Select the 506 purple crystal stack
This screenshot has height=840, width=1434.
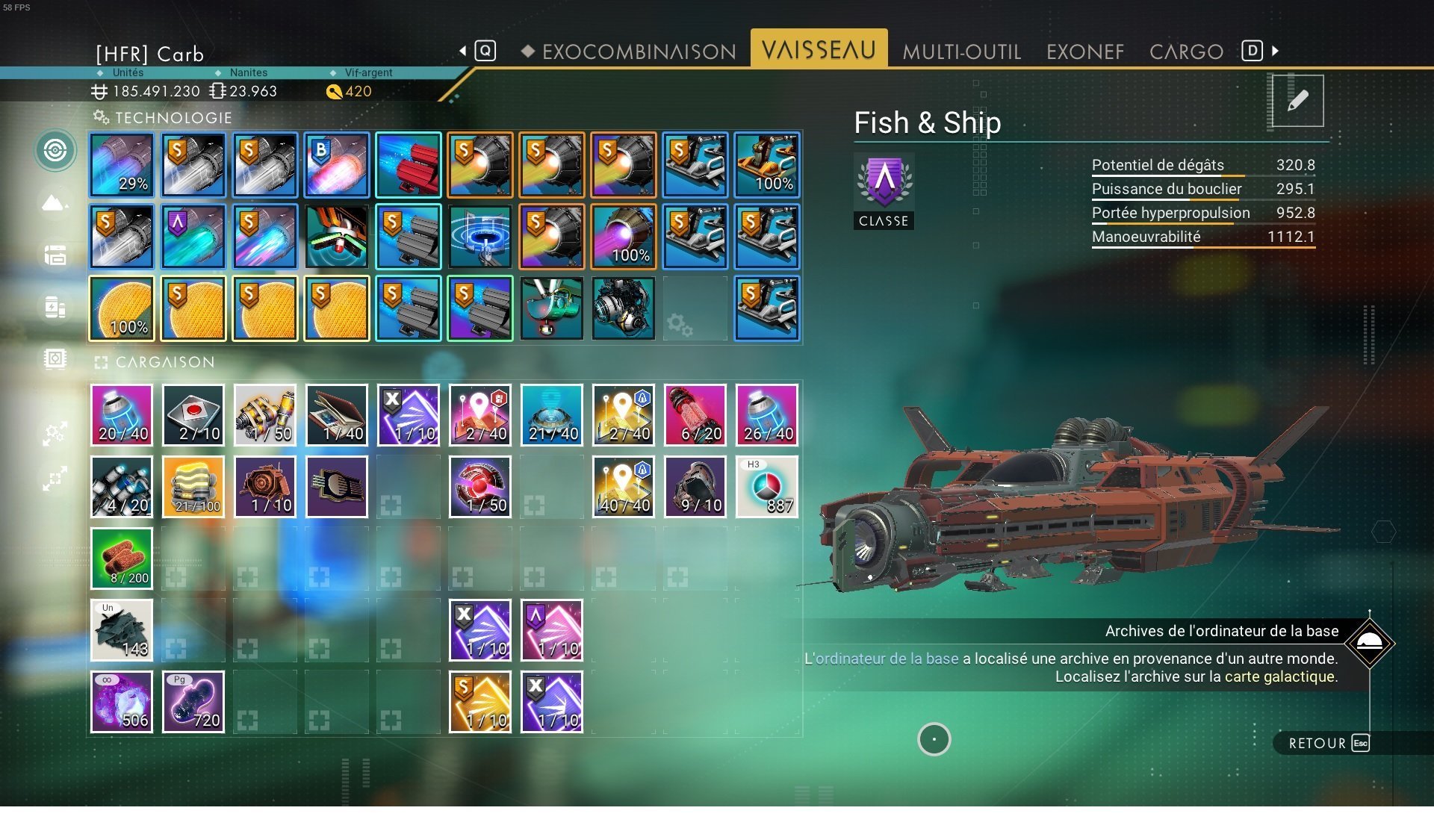tap(122, 702)
